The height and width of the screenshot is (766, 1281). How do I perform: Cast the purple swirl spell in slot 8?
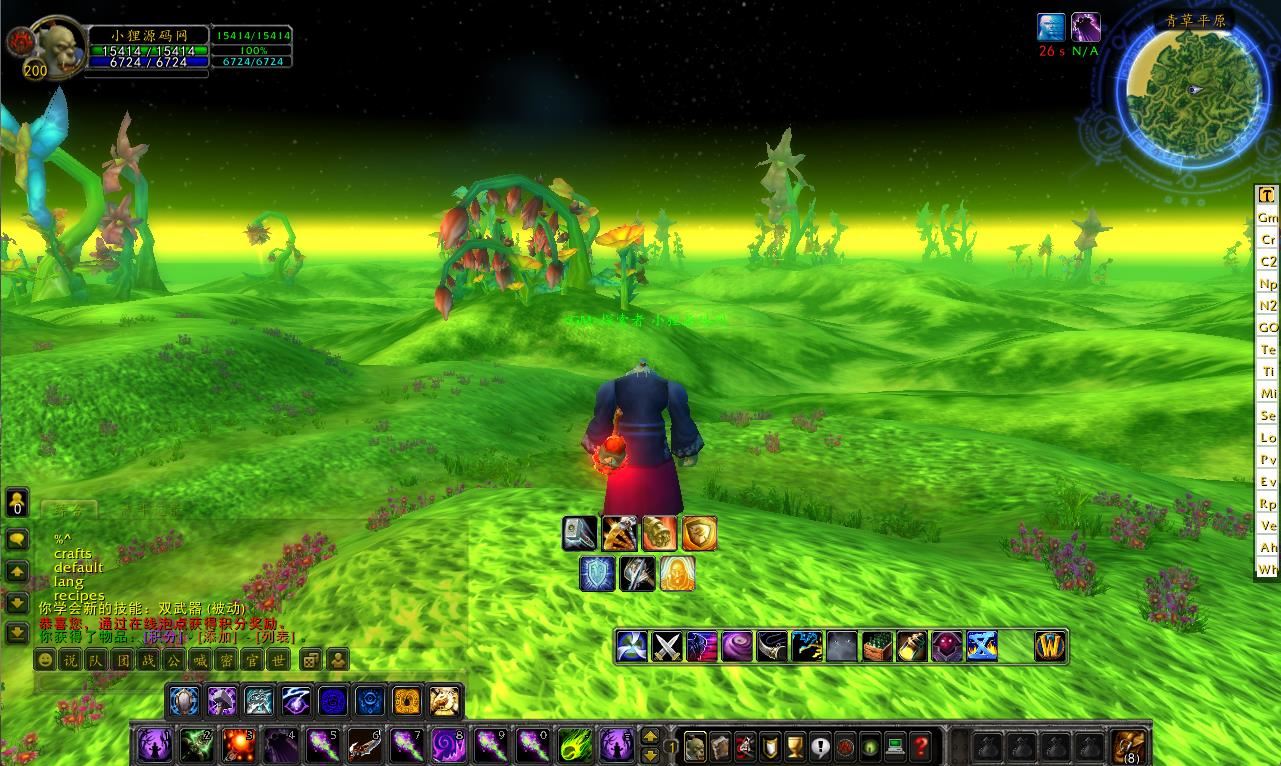(448, 746)
